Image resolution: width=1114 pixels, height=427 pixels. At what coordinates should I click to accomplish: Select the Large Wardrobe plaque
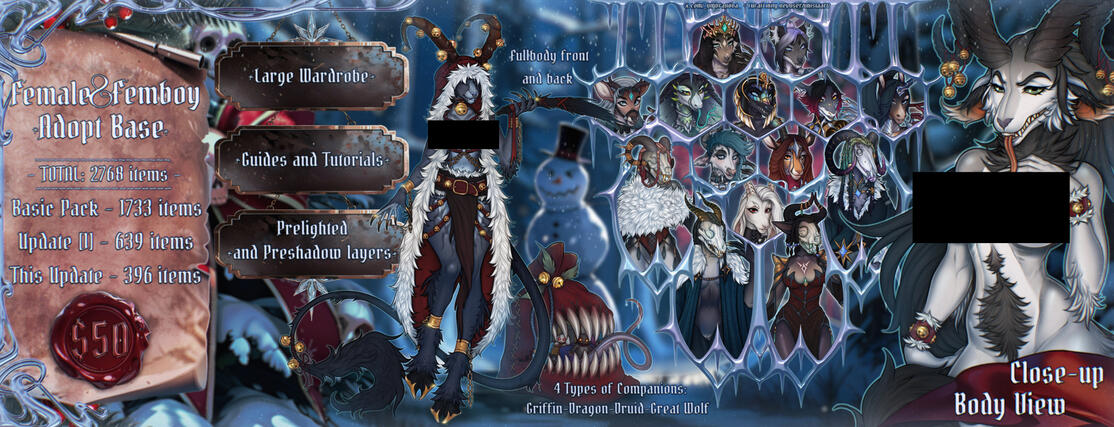click(x=311, y=76)
